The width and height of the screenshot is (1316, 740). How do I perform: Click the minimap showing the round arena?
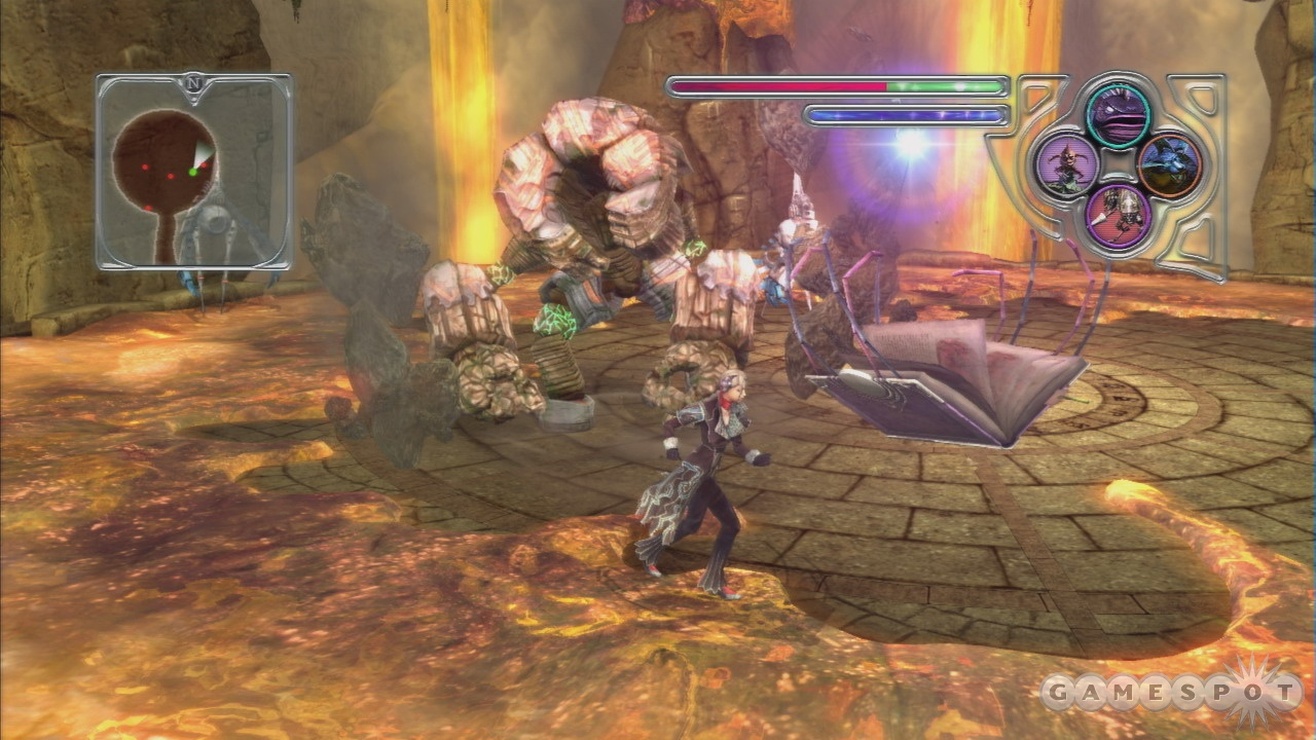[x=193, y=172]
